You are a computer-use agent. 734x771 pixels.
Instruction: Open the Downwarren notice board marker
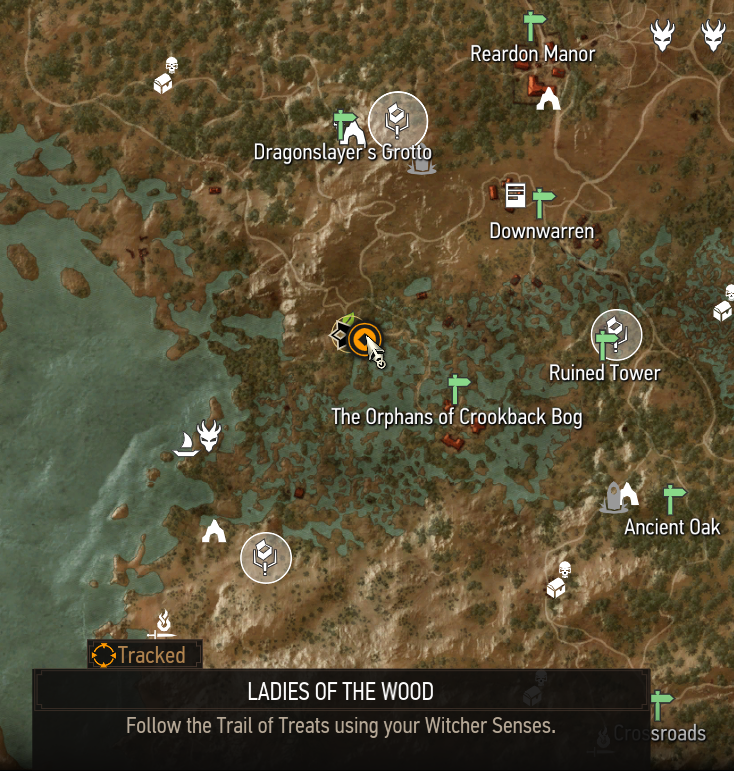coord(515,194)
